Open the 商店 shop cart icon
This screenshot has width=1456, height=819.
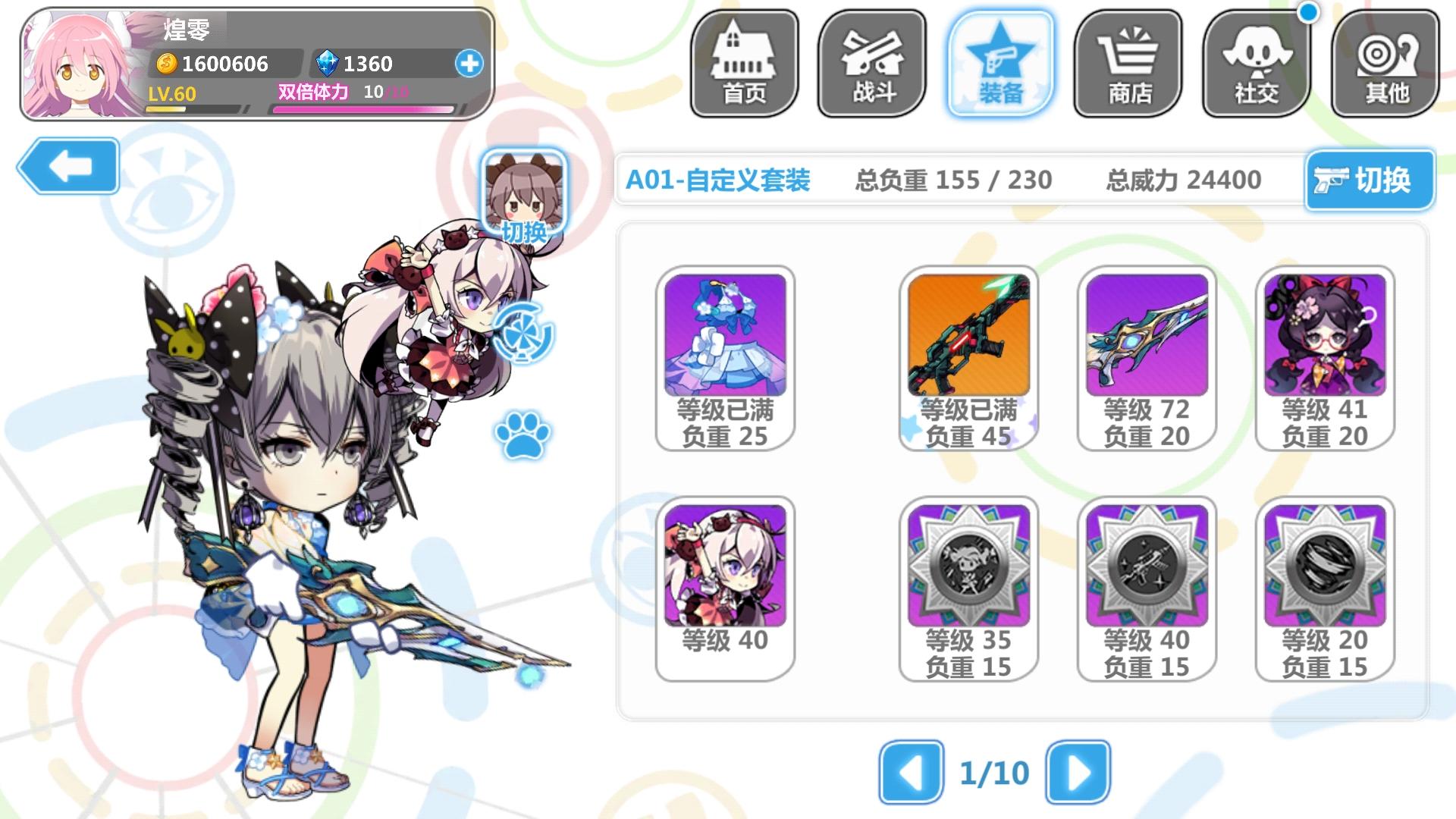[1128, 62]
